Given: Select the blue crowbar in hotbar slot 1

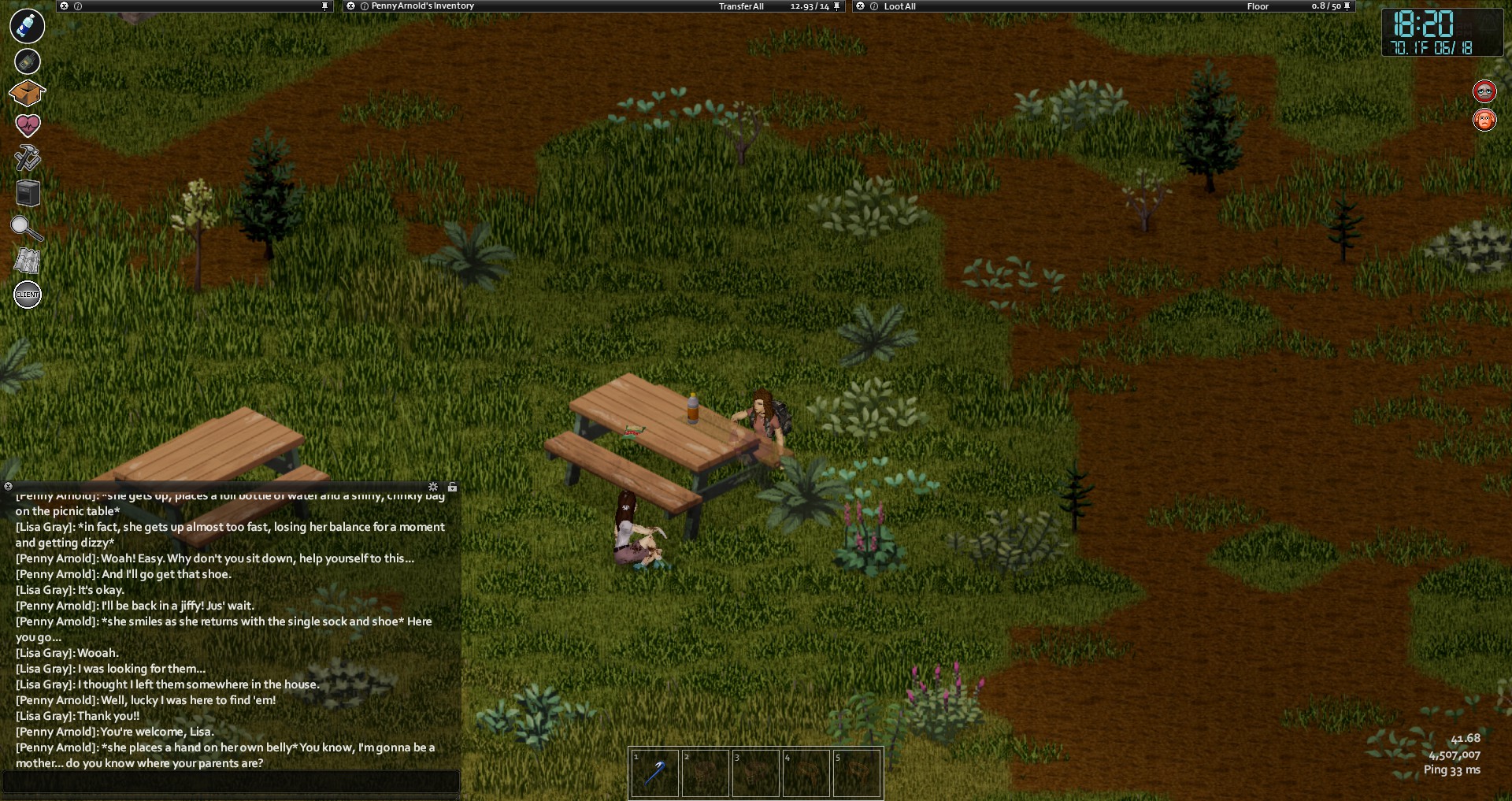Looking at the screenshot, I should point(654,773).
